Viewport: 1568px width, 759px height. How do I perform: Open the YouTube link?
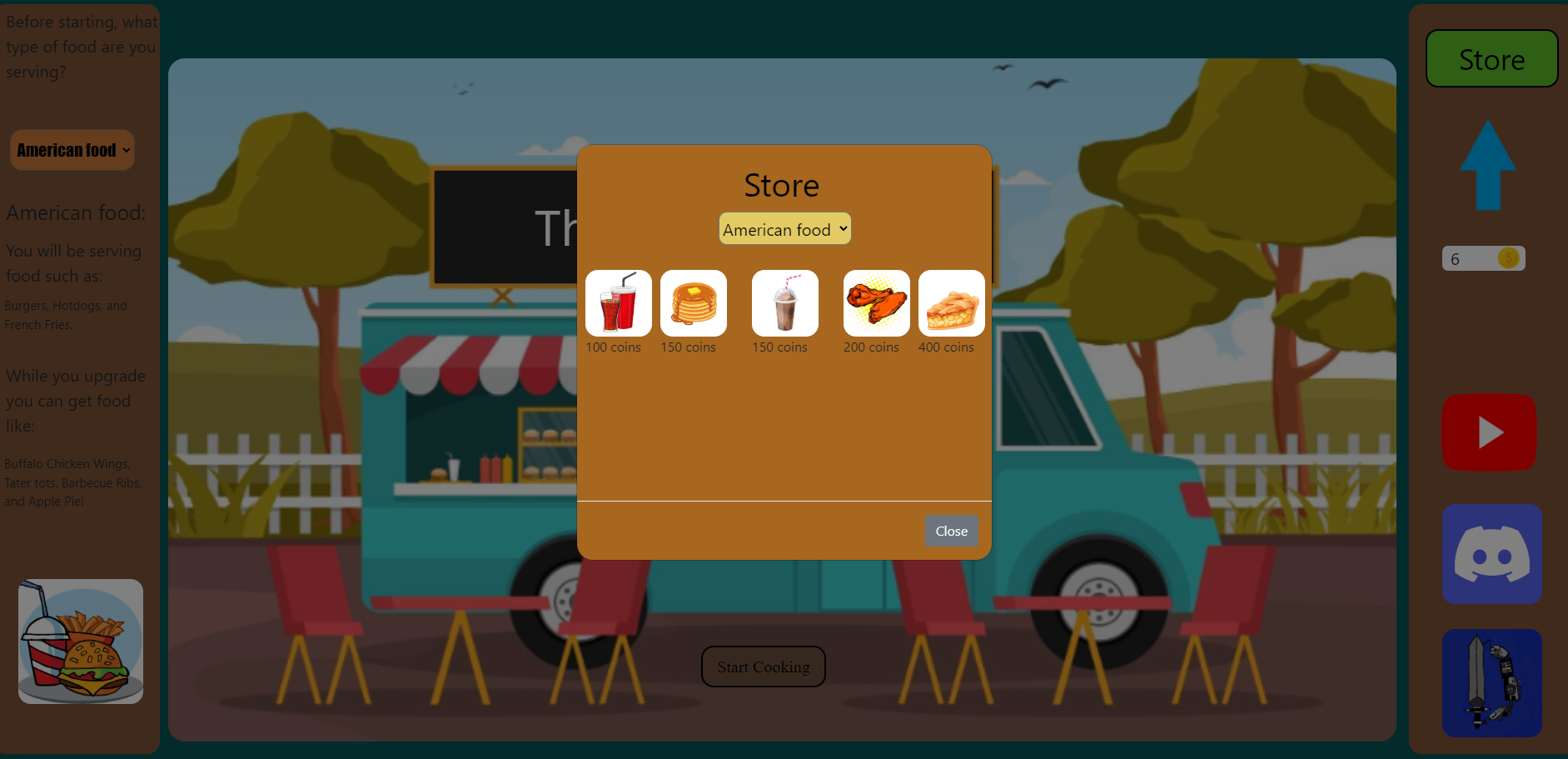coord(1489,432)
